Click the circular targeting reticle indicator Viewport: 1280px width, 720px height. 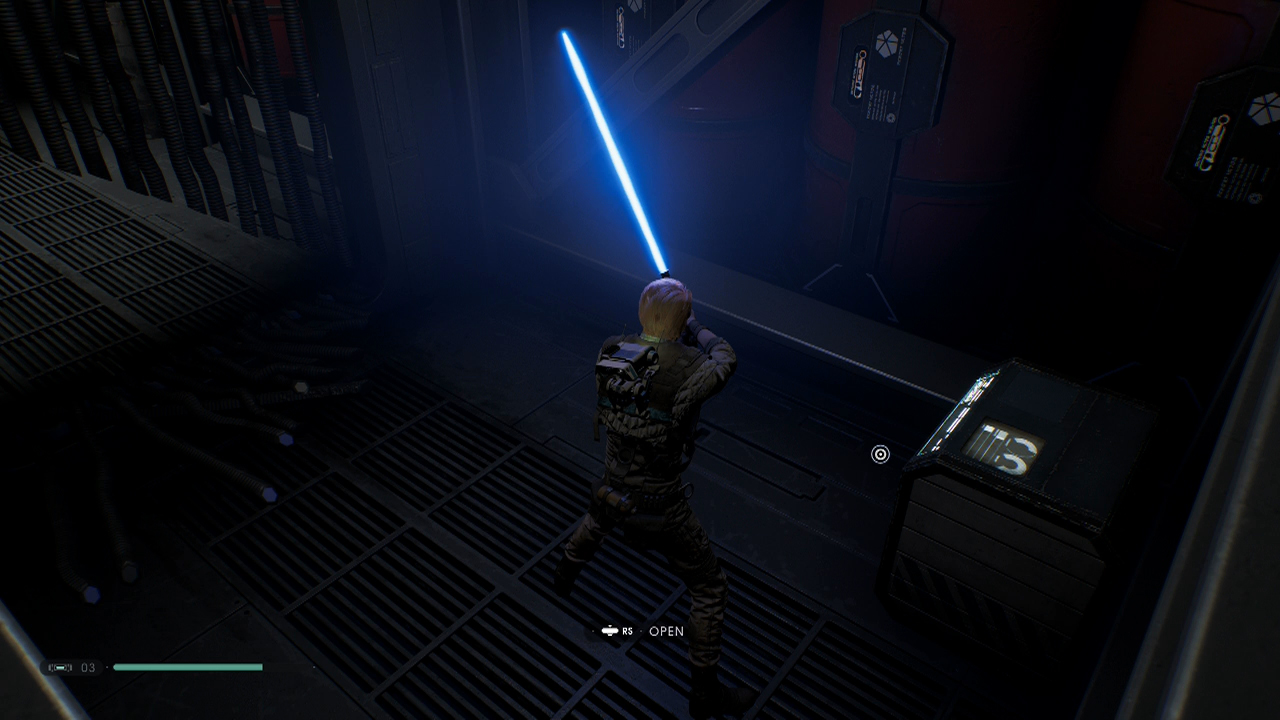[880, 454]
